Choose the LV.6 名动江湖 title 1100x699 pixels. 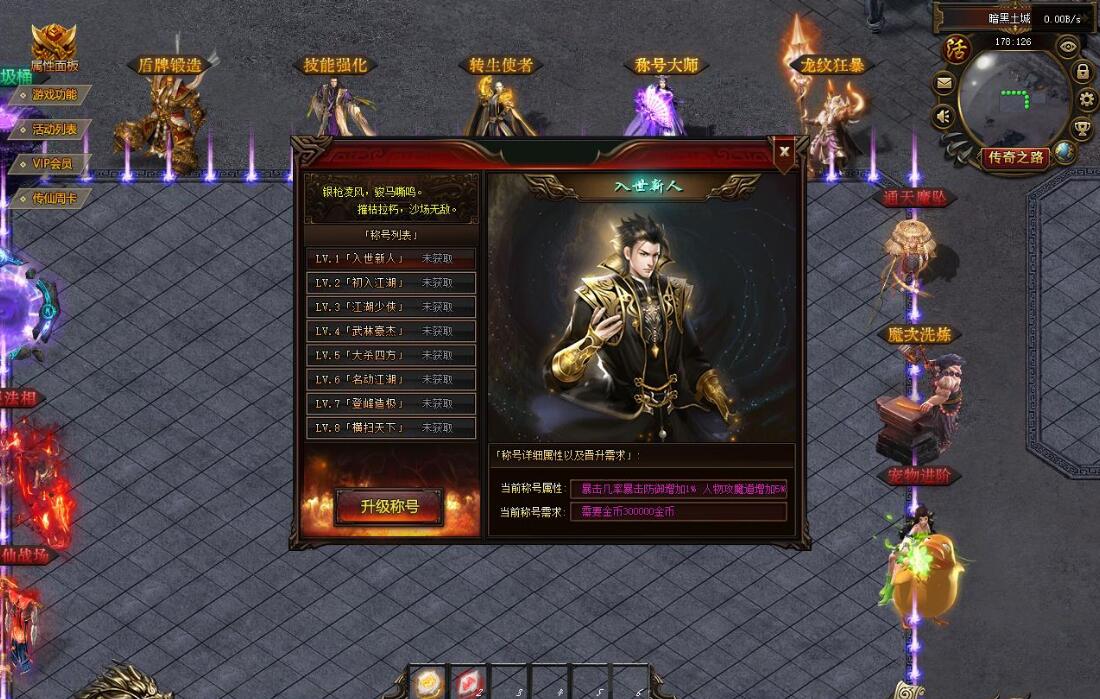pyautogui.click(x=390, y=379)
